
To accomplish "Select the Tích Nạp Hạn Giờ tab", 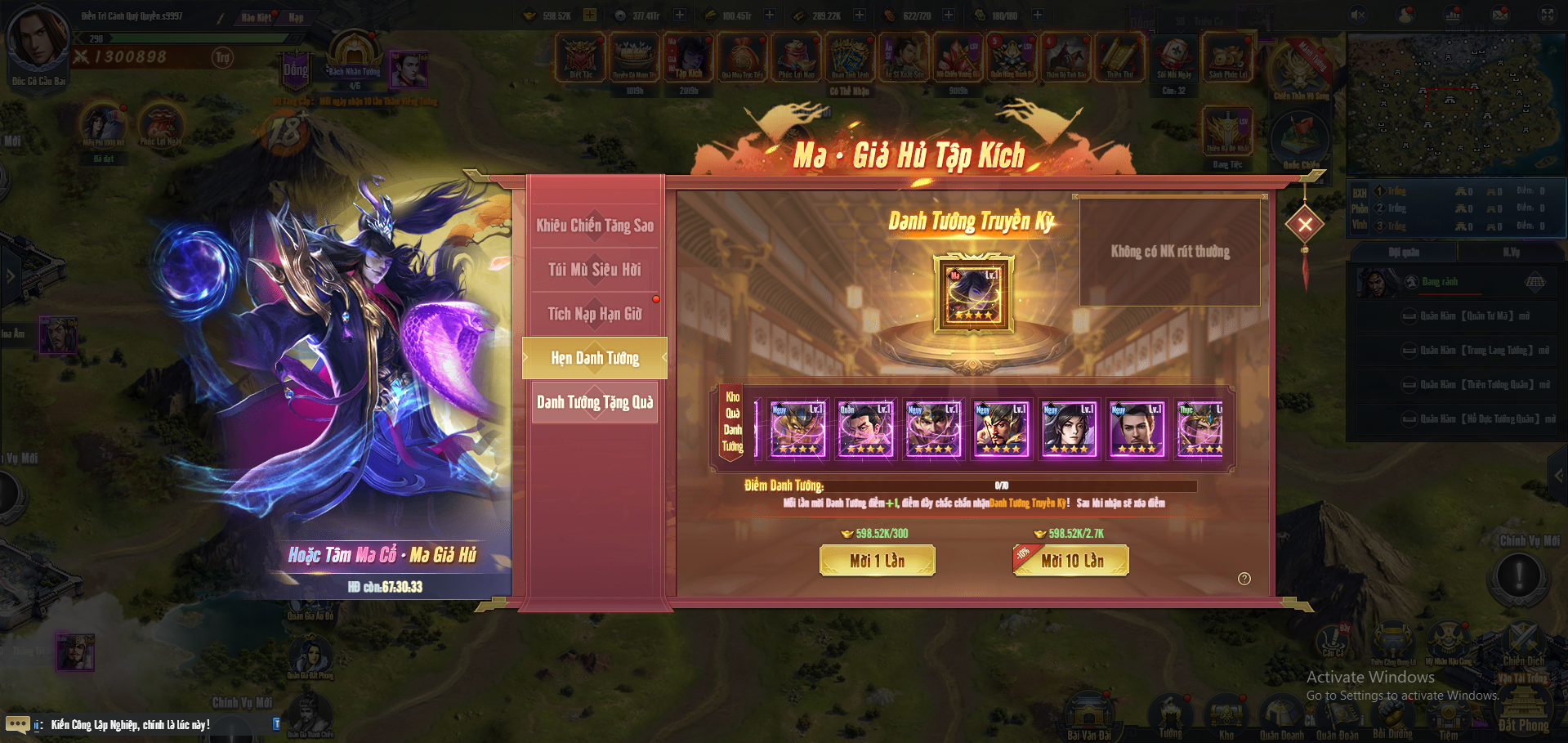I will [x=595, y=314].
